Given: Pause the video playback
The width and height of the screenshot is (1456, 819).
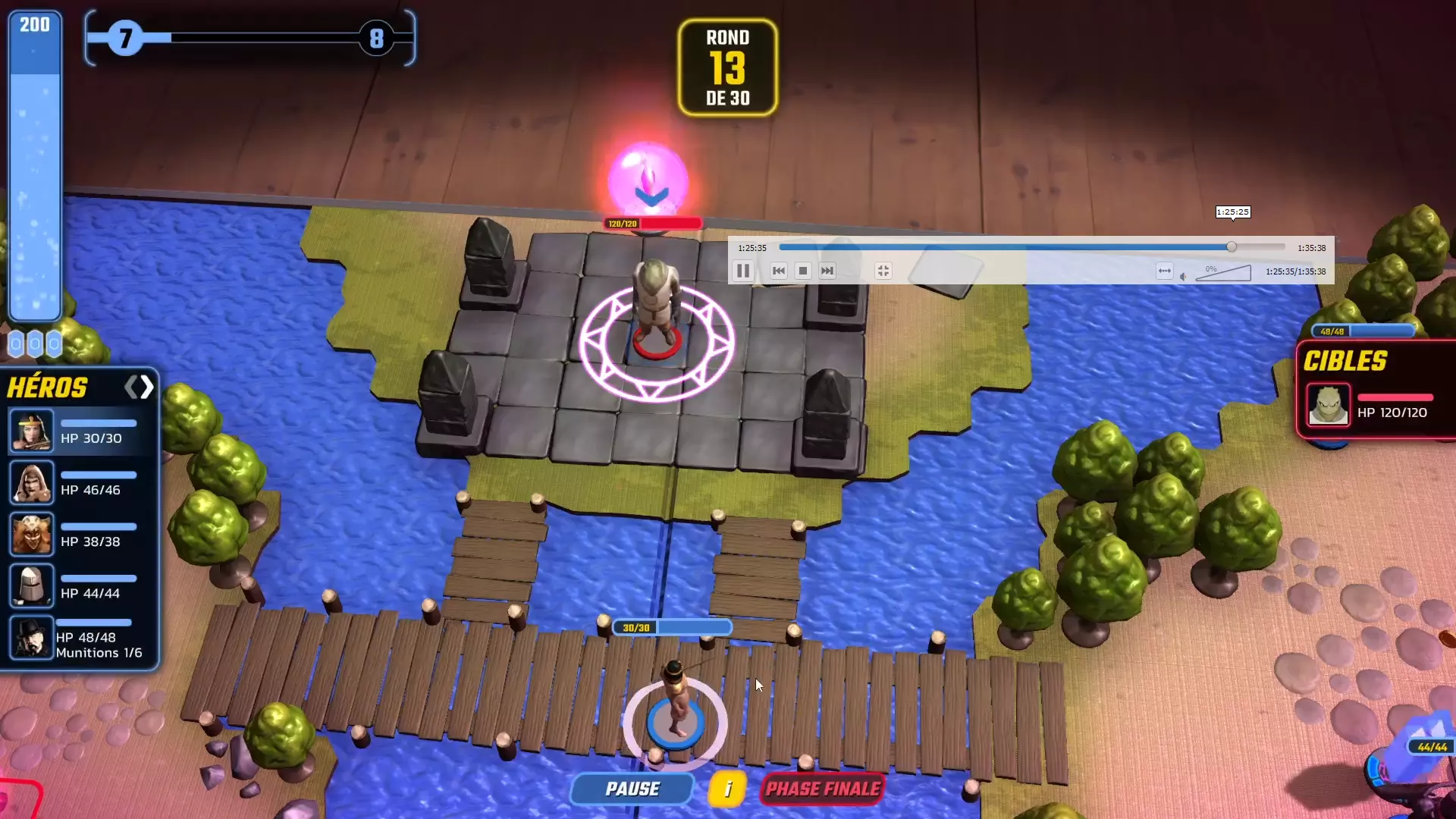Looking at the screenshot, I should [x=743, y=271].
